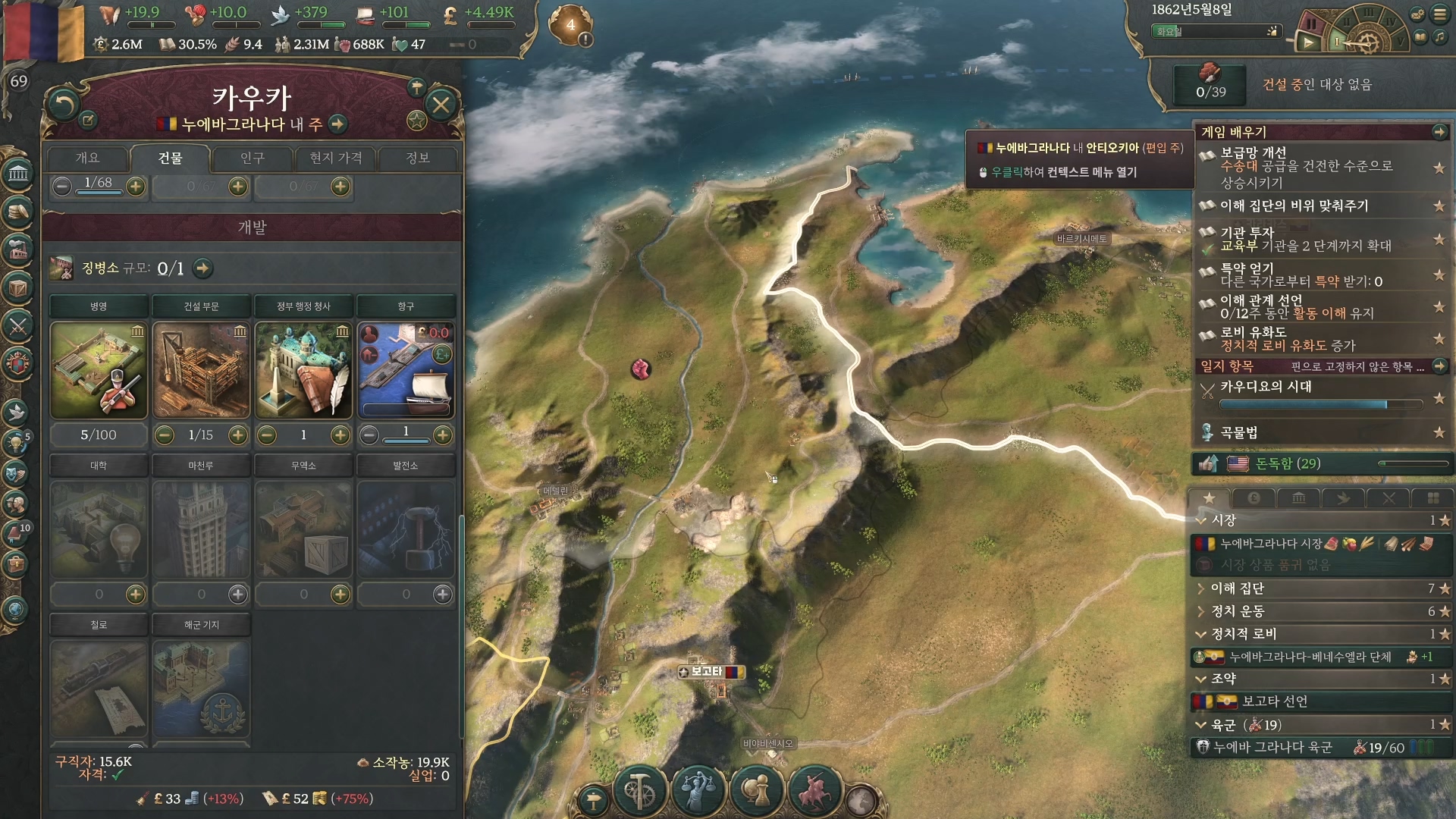Close the 카우카 state panel

coord(441,105)
